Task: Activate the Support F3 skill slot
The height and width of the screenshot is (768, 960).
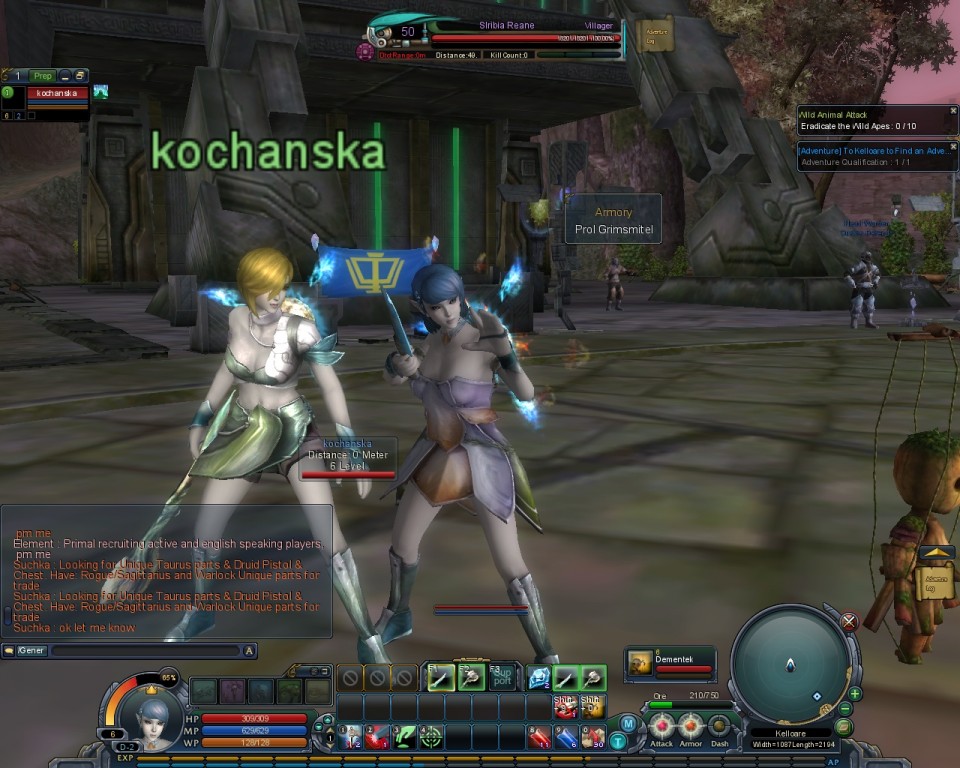Action: tap(503, 677)
